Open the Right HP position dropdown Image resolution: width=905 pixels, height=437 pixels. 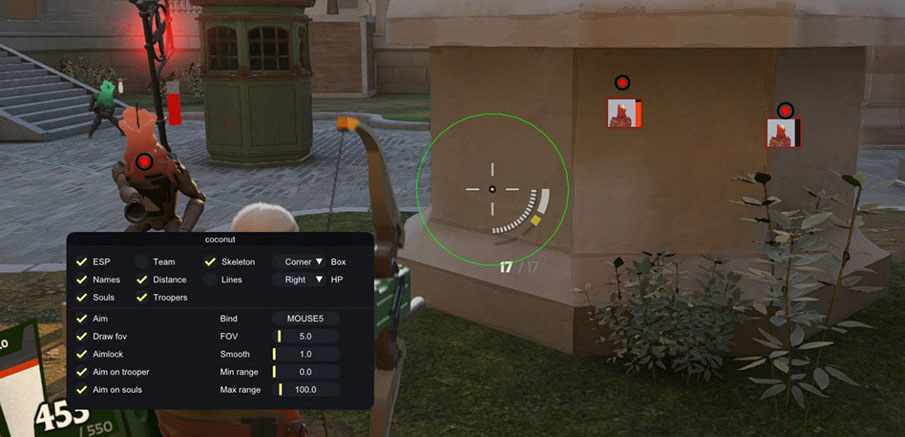coord(300,280)
